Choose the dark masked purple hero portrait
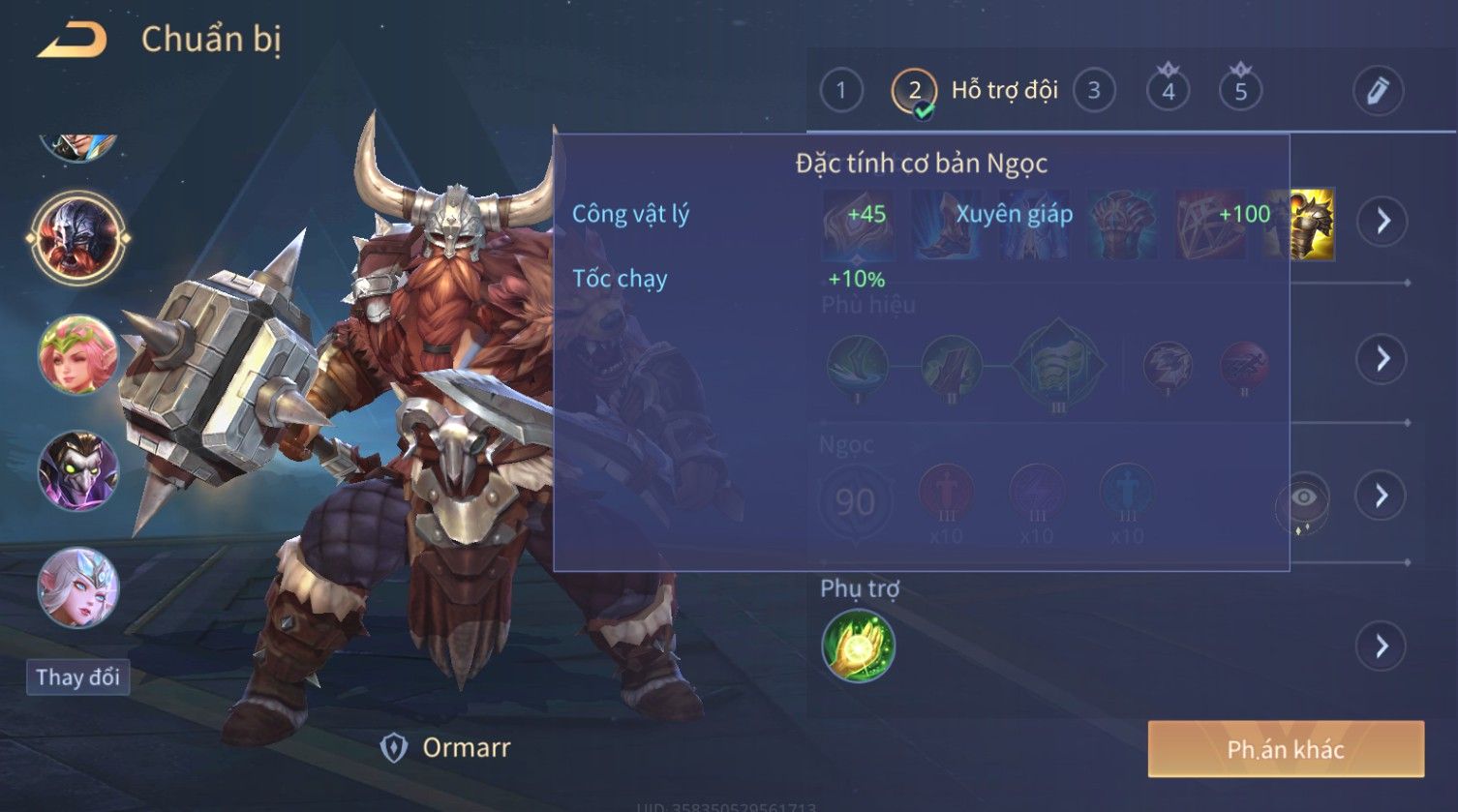Viewport: 1458px width, 812px height. 77,471
